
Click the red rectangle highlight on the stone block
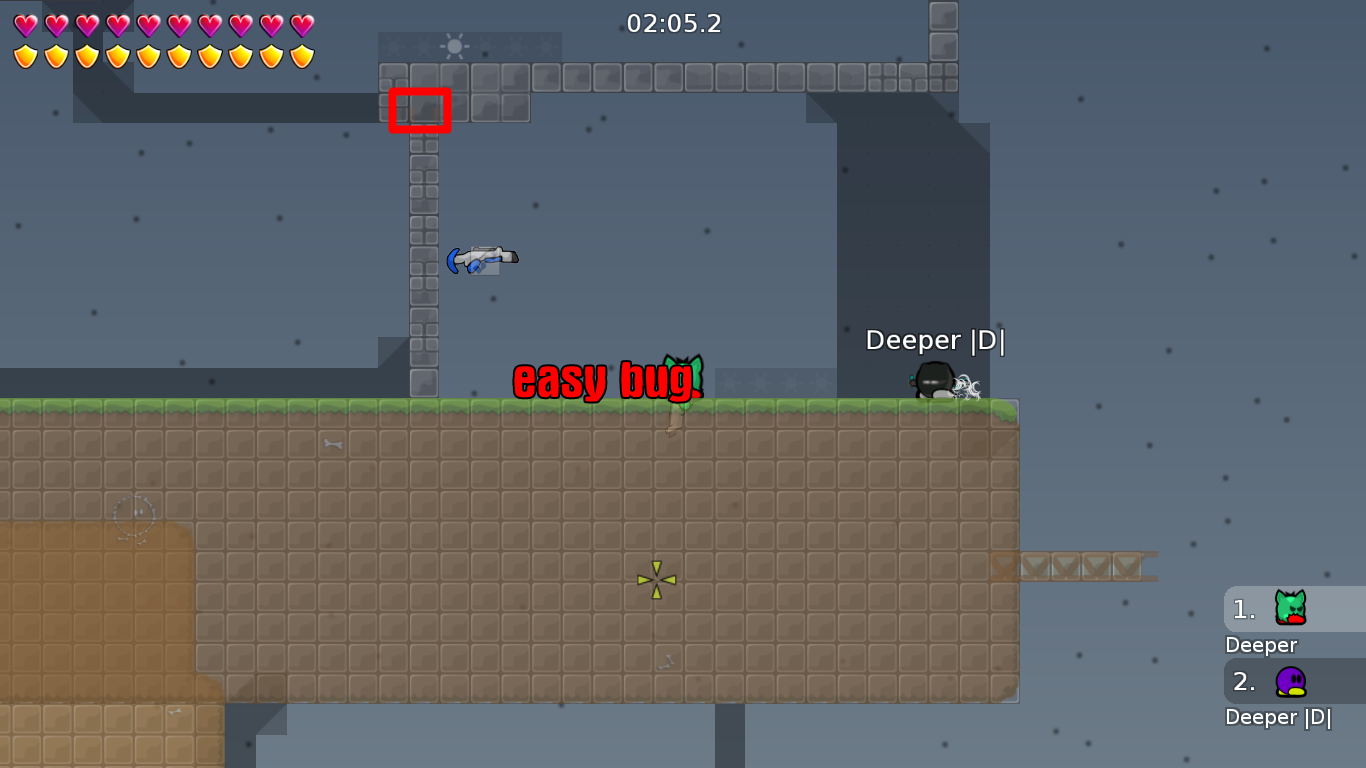(420, 110)
